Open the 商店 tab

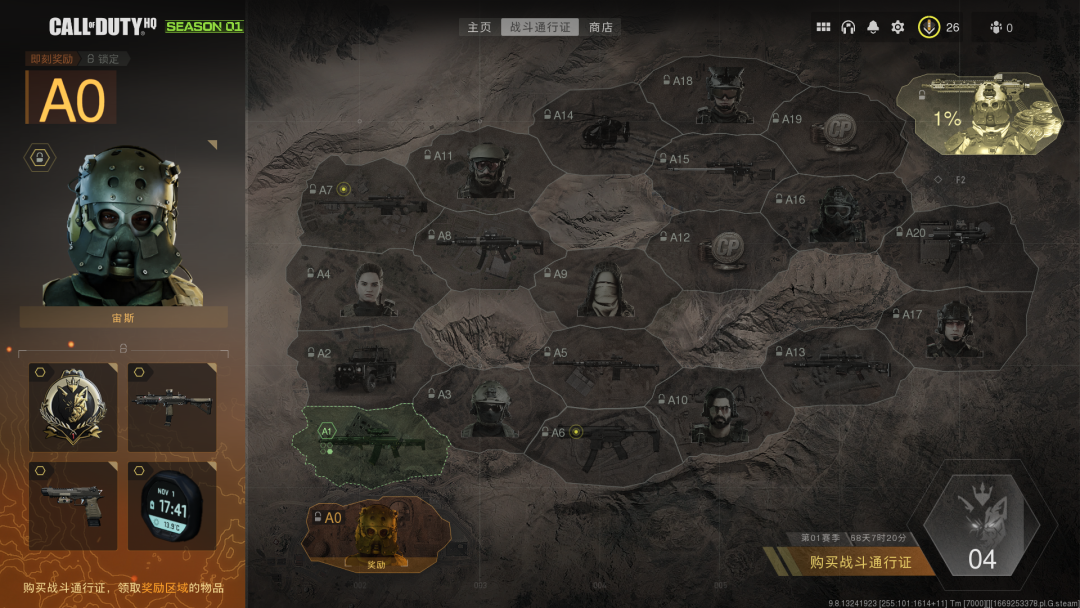(601, 27)
